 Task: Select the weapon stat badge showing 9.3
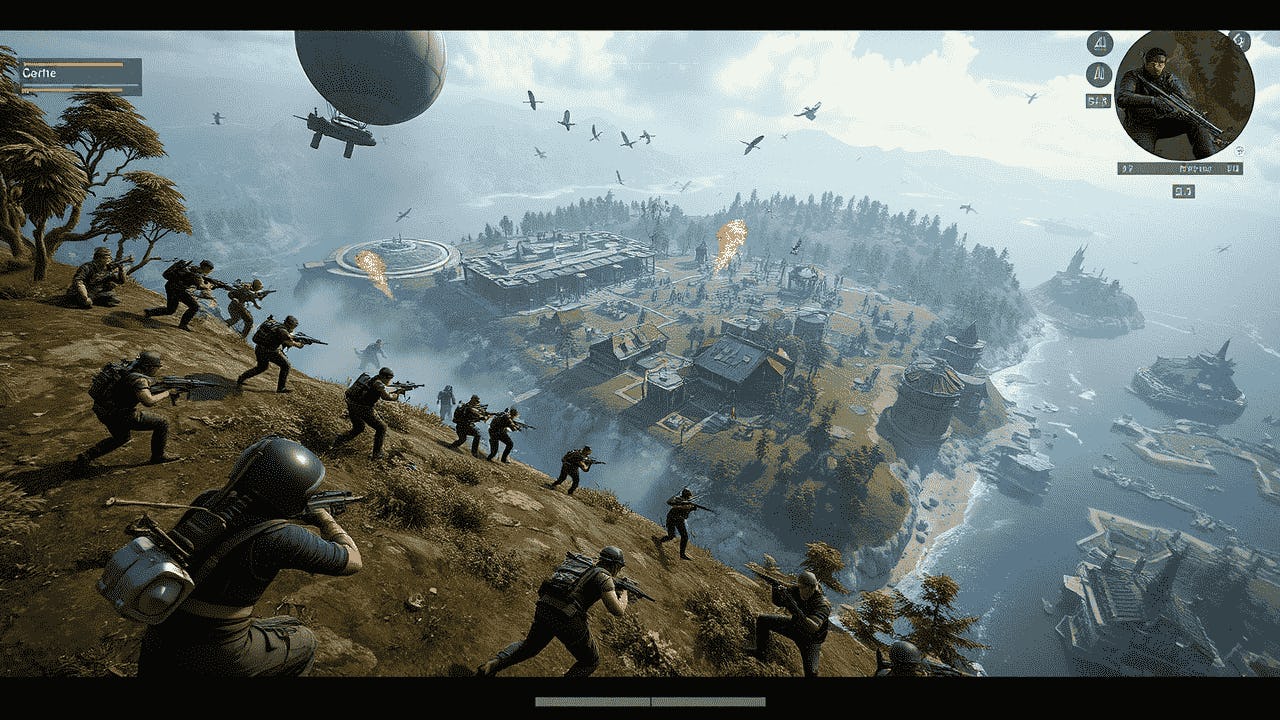(x=1183, y=190)
